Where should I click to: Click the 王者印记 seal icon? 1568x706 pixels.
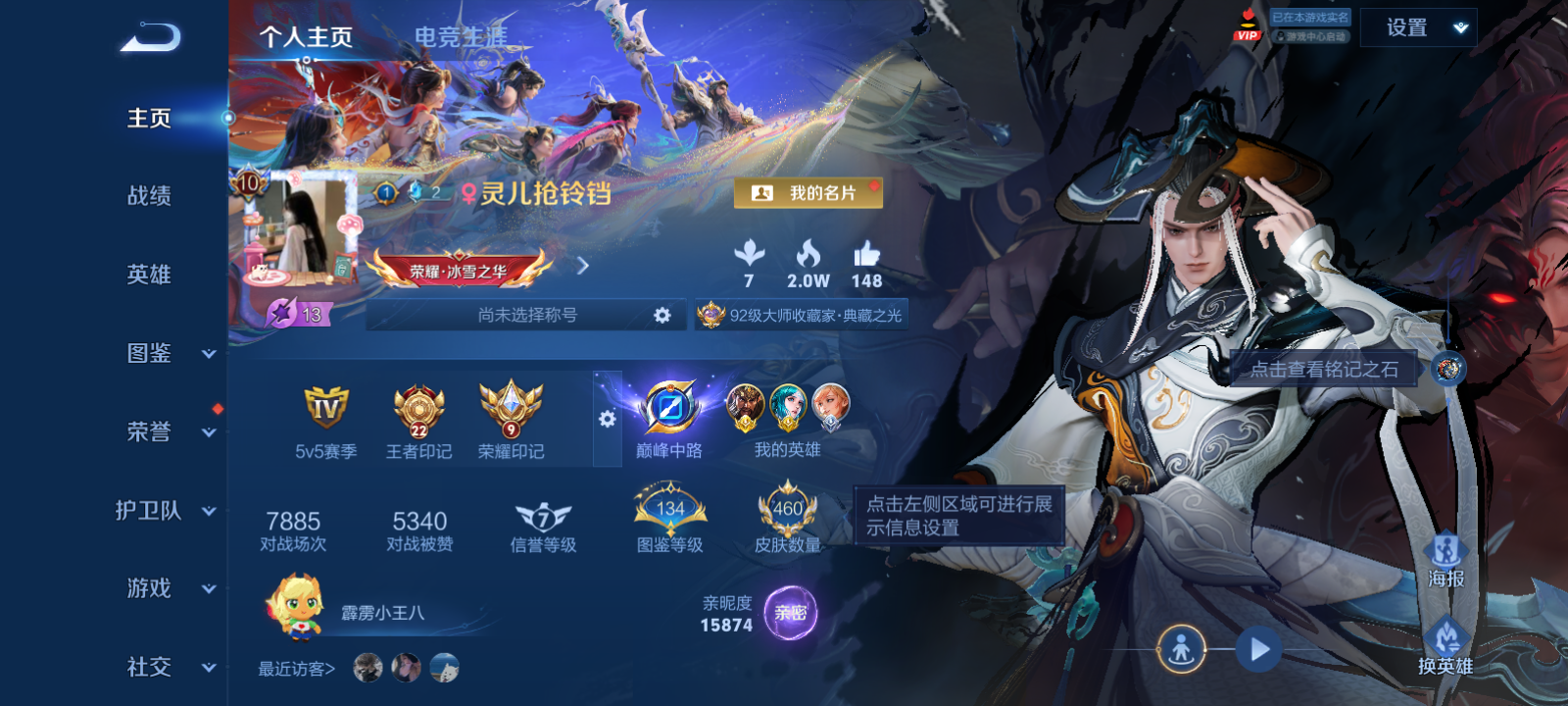click(417, 411)
